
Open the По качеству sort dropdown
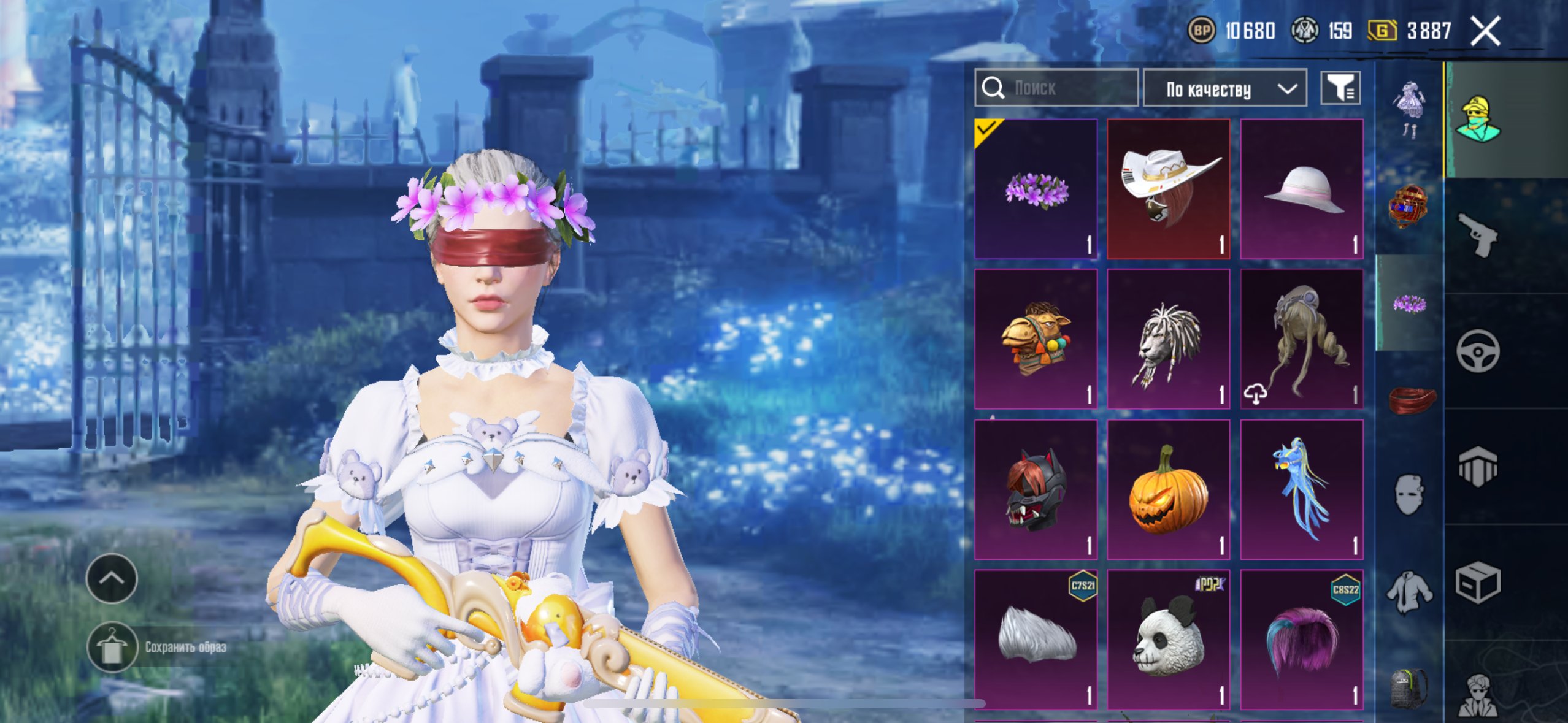click(1224, 90)
